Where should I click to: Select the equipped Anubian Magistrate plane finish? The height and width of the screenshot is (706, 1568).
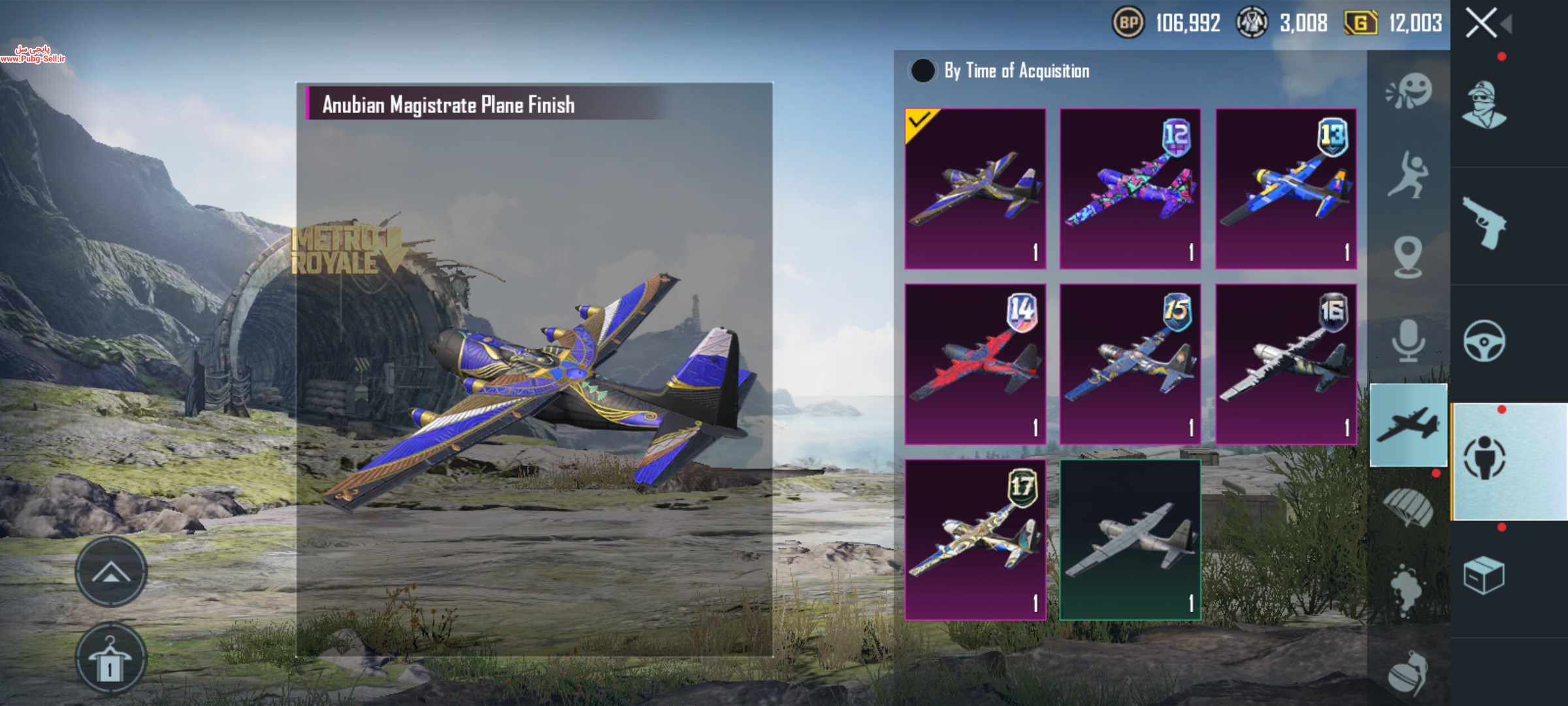(975, 189)
